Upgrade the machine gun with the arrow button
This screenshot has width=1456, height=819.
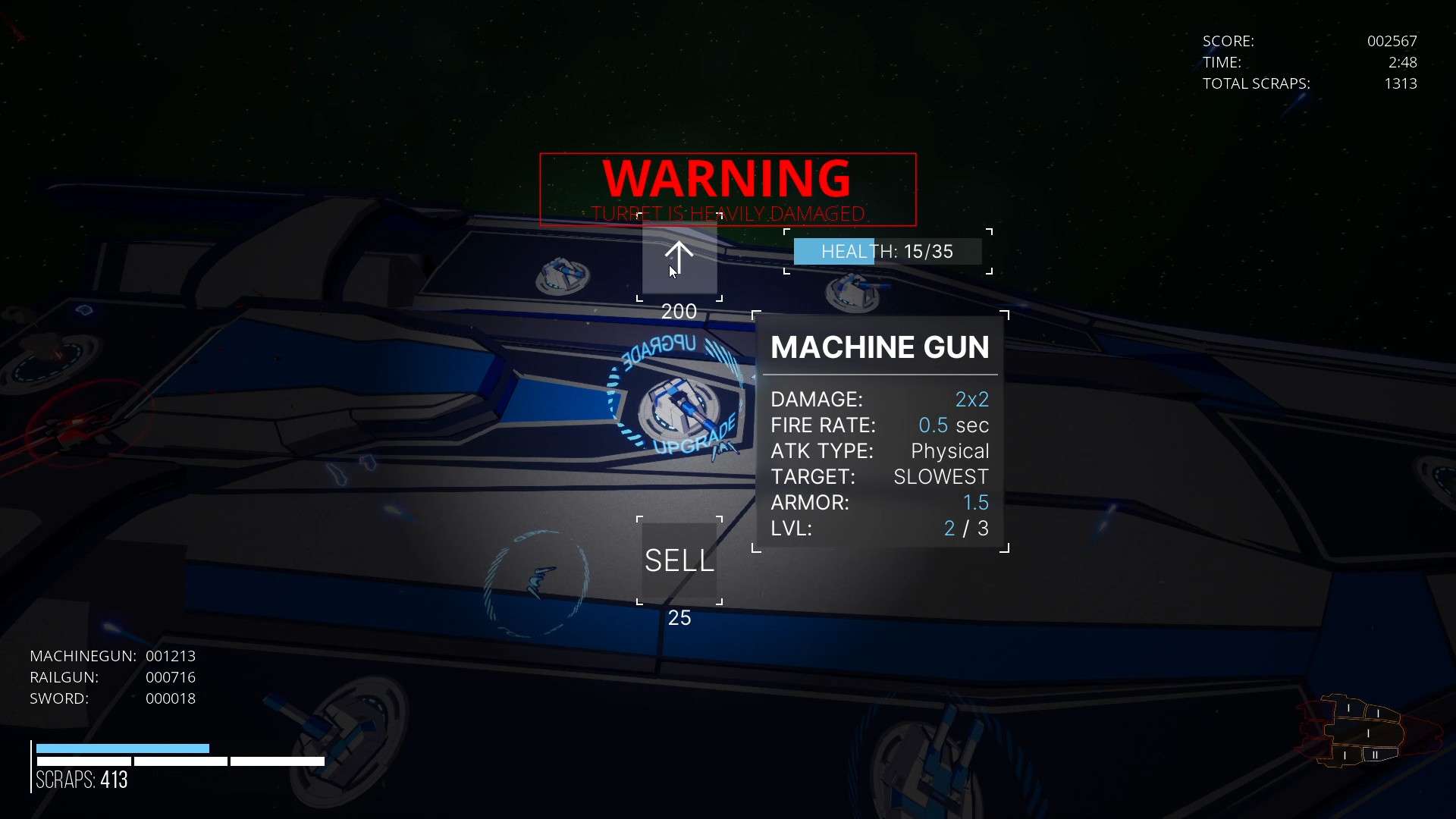point(679,258)
